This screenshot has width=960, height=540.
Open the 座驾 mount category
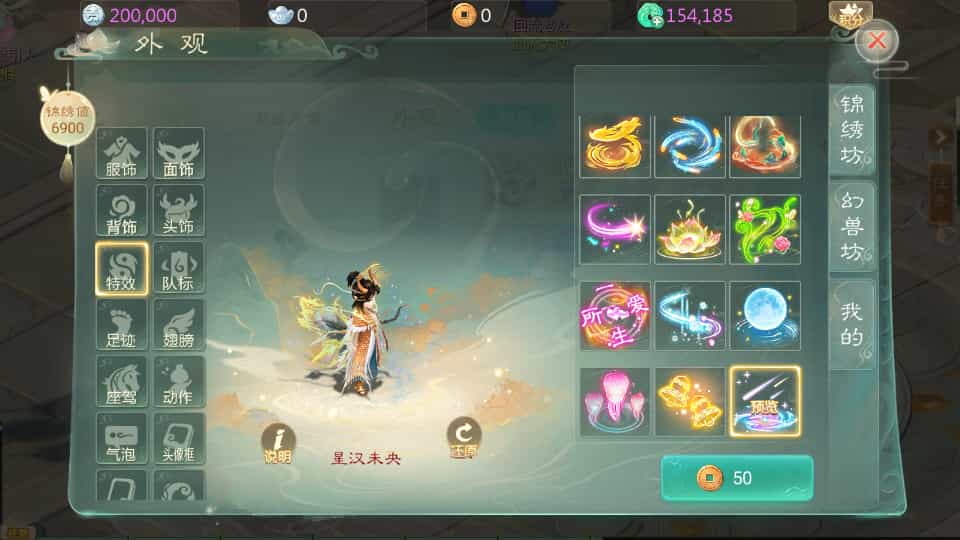121,382
